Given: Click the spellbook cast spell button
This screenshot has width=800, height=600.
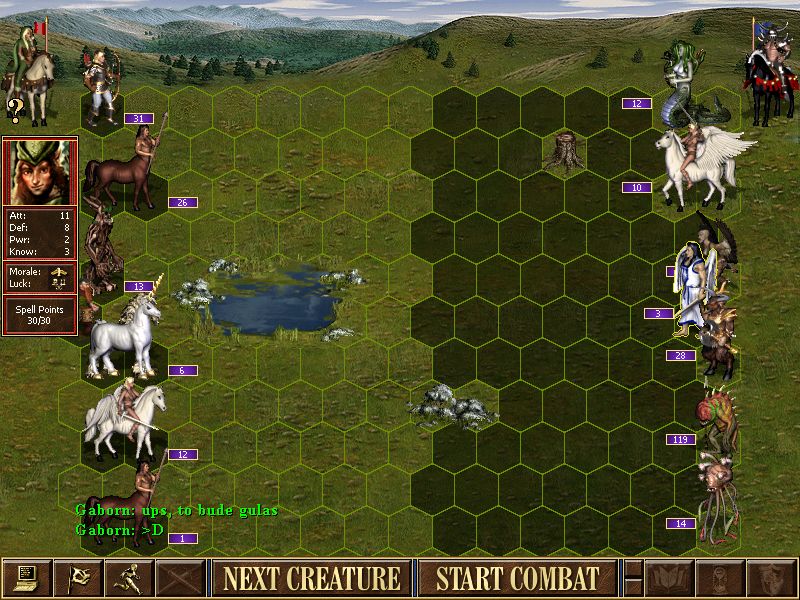Looking at the screenshot, I should 667,578.
